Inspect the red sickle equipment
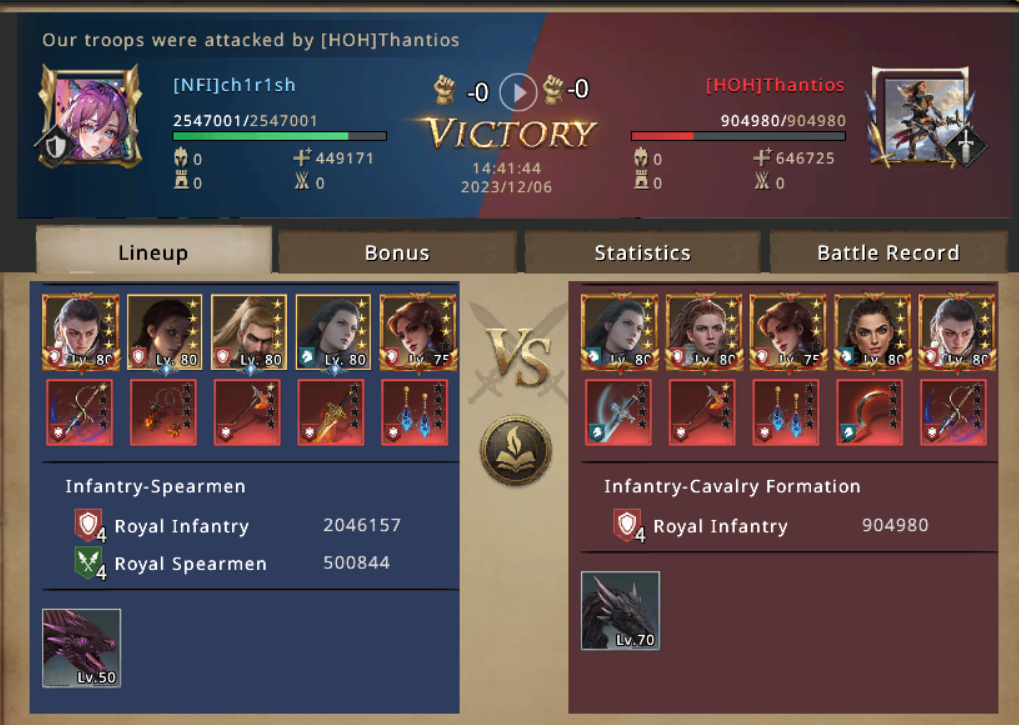Image resolution: width=1019 pixels, height=725 pixels. pos(869,412)
